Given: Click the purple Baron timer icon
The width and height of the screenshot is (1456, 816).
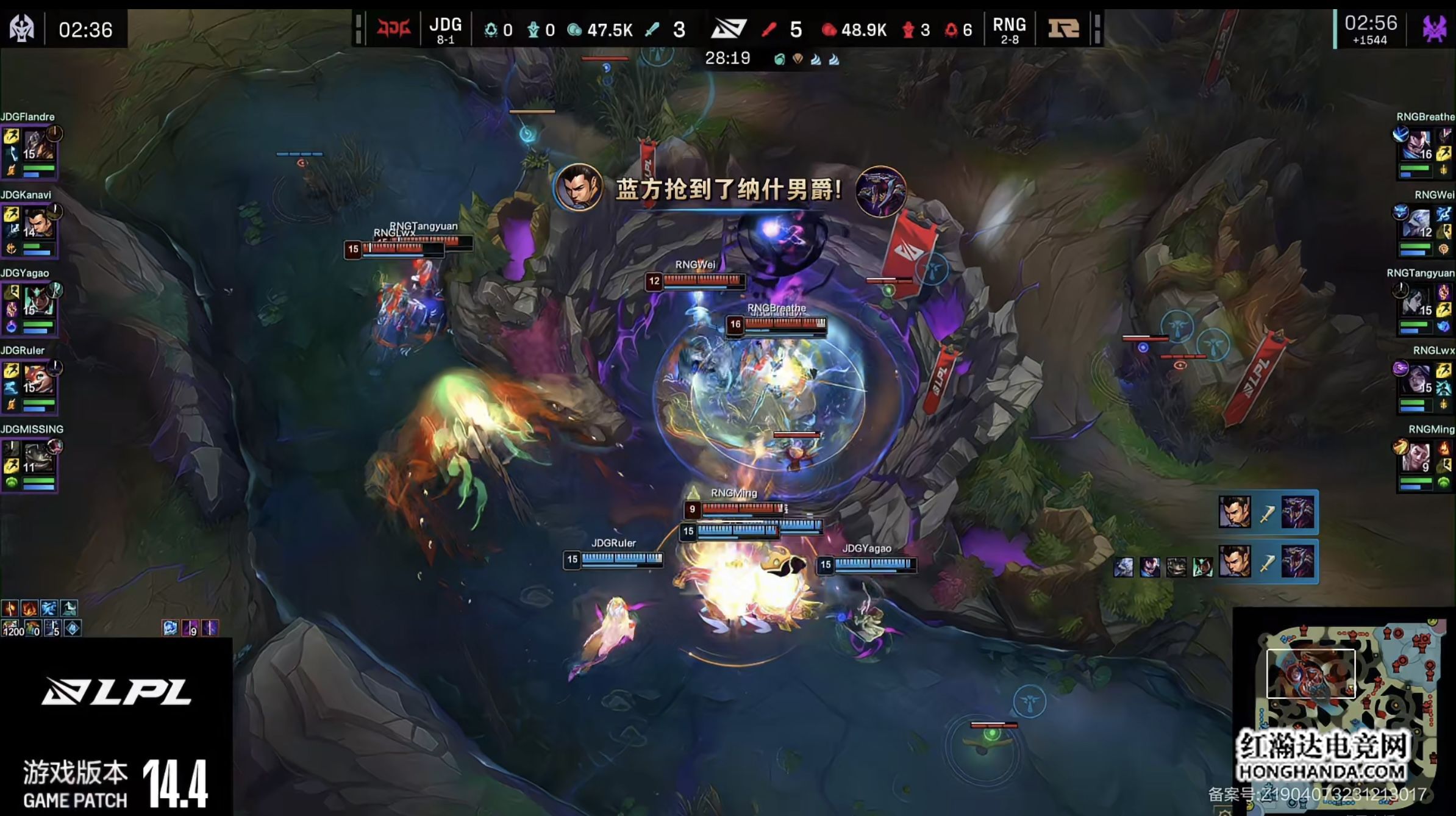Looking at the screenshot, I should pyautogui.click(x=1434, y=28).
